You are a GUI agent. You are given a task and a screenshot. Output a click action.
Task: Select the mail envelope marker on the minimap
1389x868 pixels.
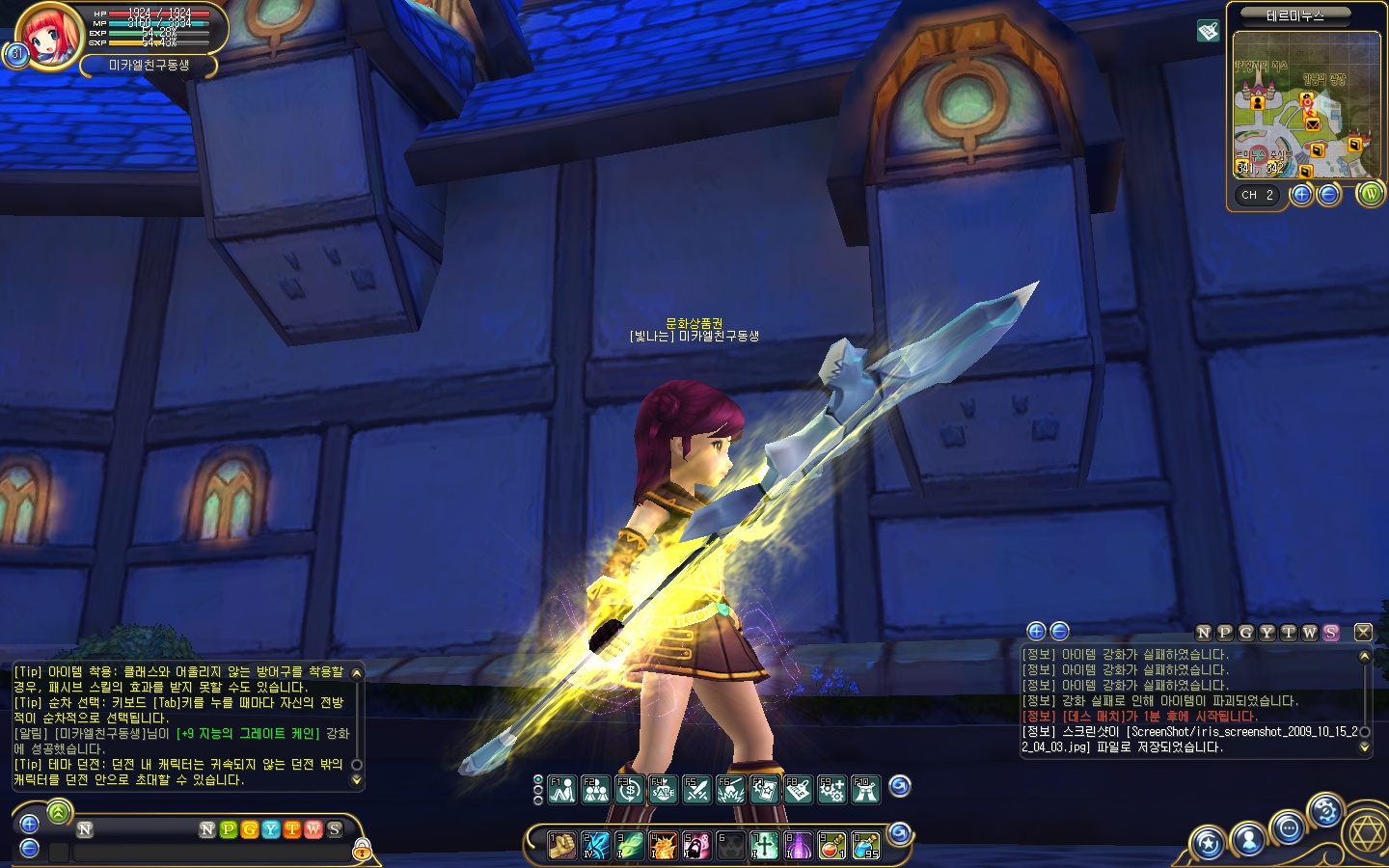point(1312,123)
